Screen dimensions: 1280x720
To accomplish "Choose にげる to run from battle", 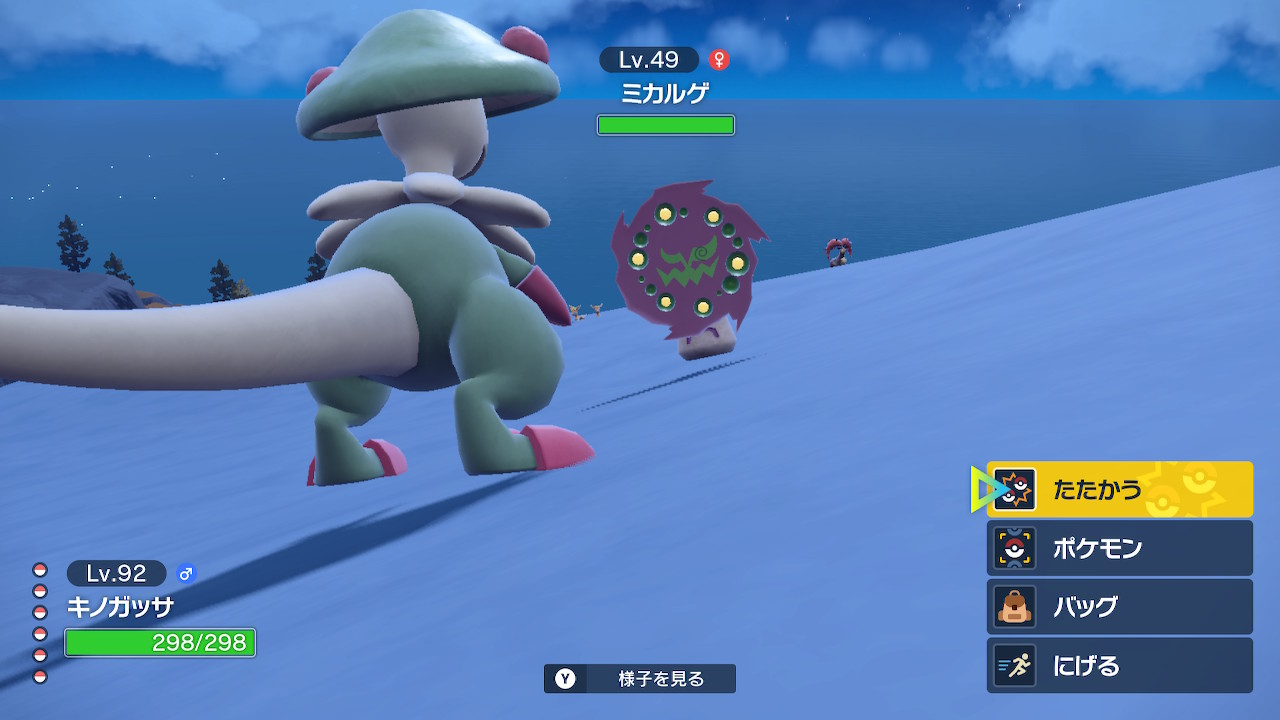I will point(1118,665).
